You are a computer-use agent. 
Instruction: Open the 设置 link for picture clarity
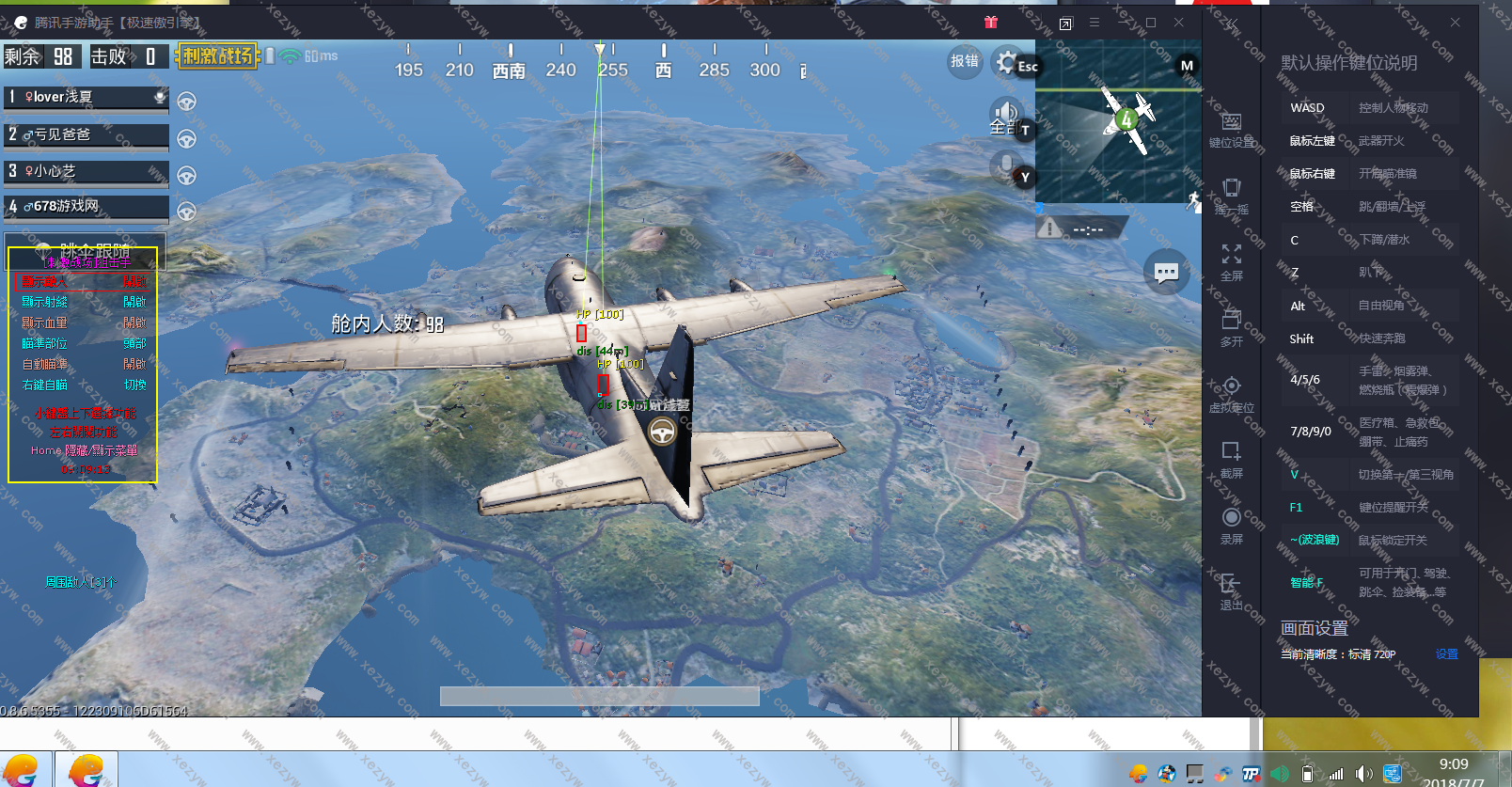(x=1446, y=654)
